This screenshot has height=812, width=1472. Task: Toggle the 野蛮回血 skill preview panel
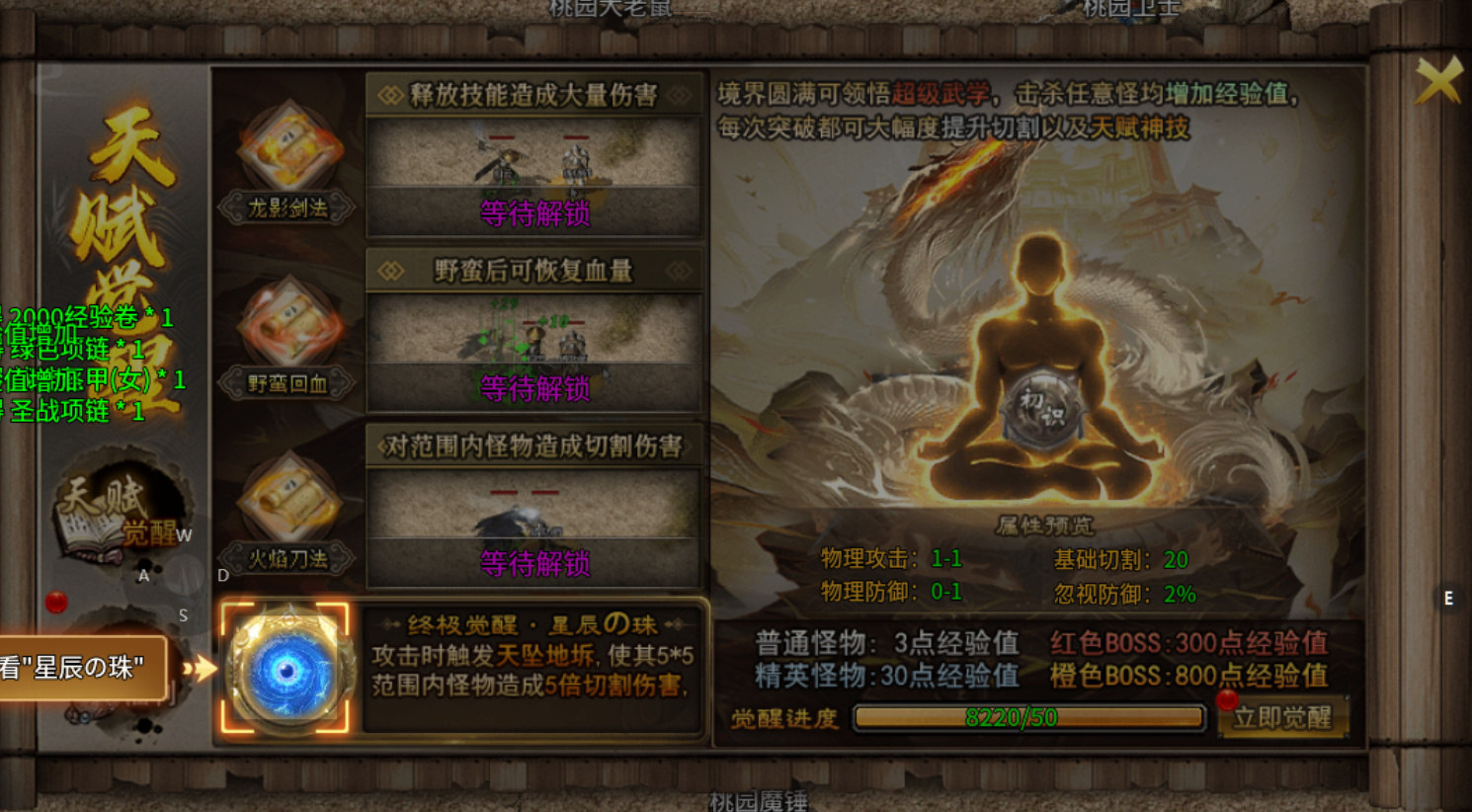(533, 346)
